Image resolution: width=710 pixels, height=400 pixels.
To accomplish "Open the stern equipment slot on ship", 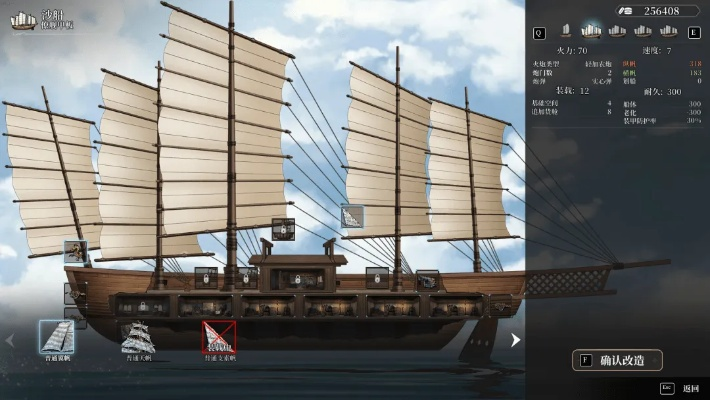I will pyautogui.click(x=76, y=252).
